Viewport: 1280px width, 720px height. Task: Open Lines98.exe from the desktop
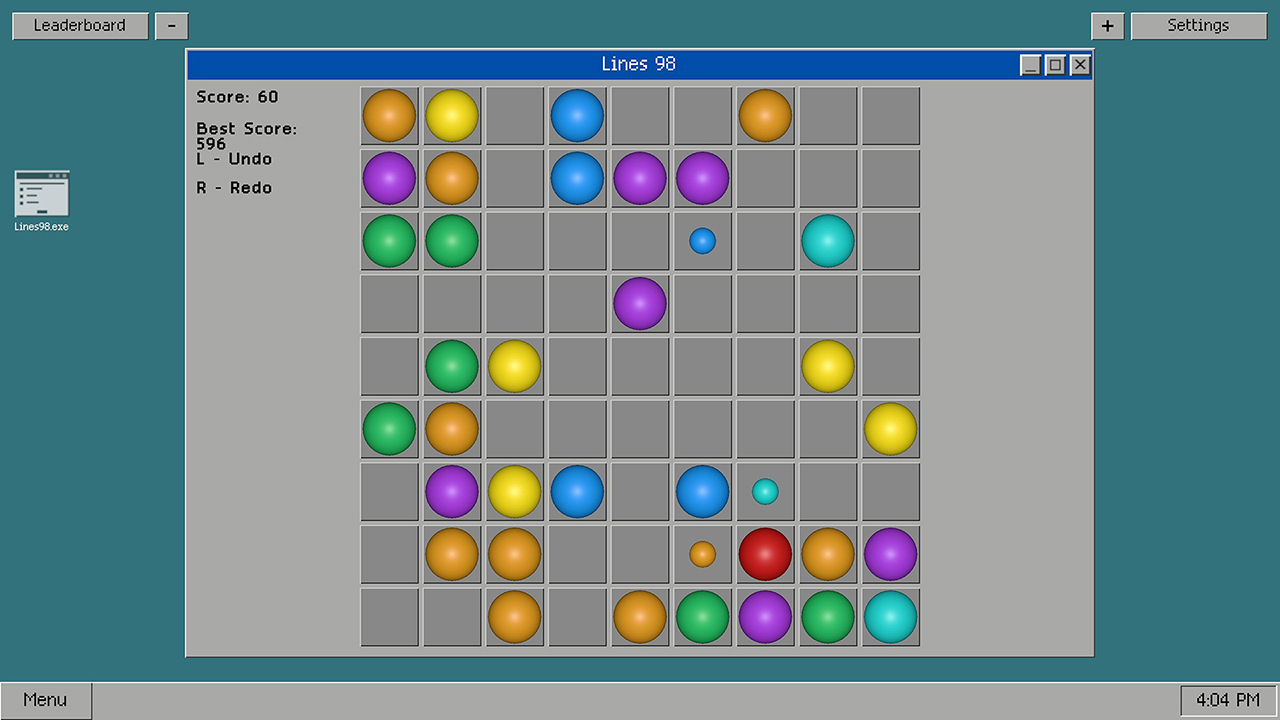[x=40, y=199]
